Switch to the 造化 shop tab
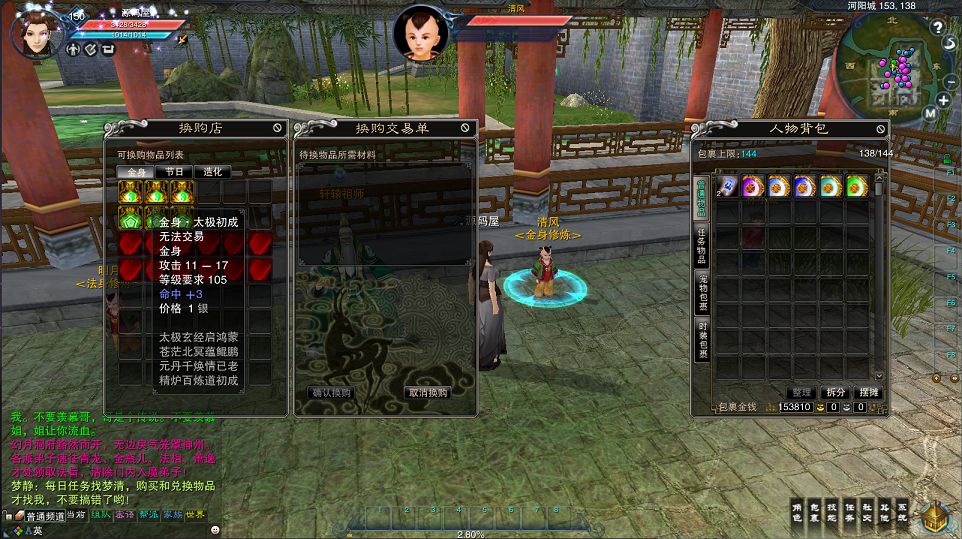 212,172
